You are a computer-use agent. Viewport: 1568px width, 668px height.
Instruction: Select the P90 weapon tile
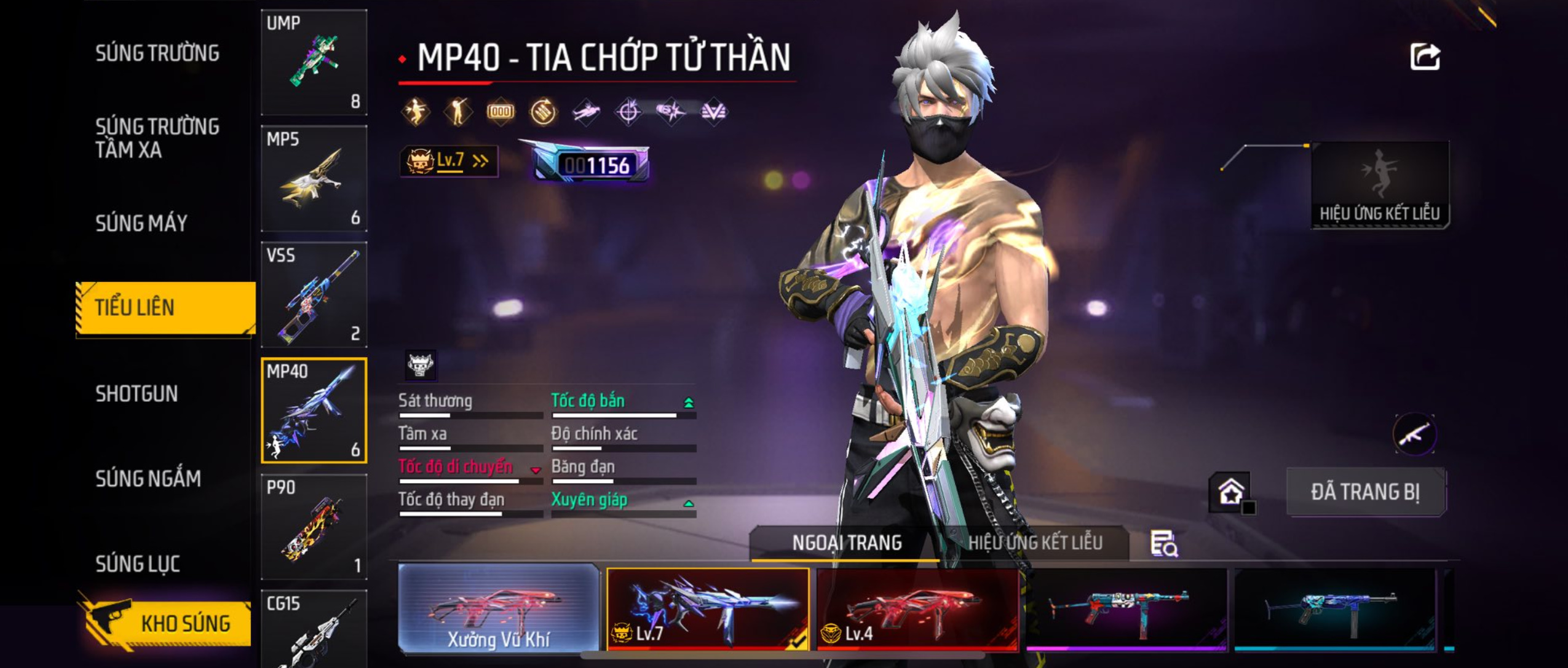(x=314, y=527)
